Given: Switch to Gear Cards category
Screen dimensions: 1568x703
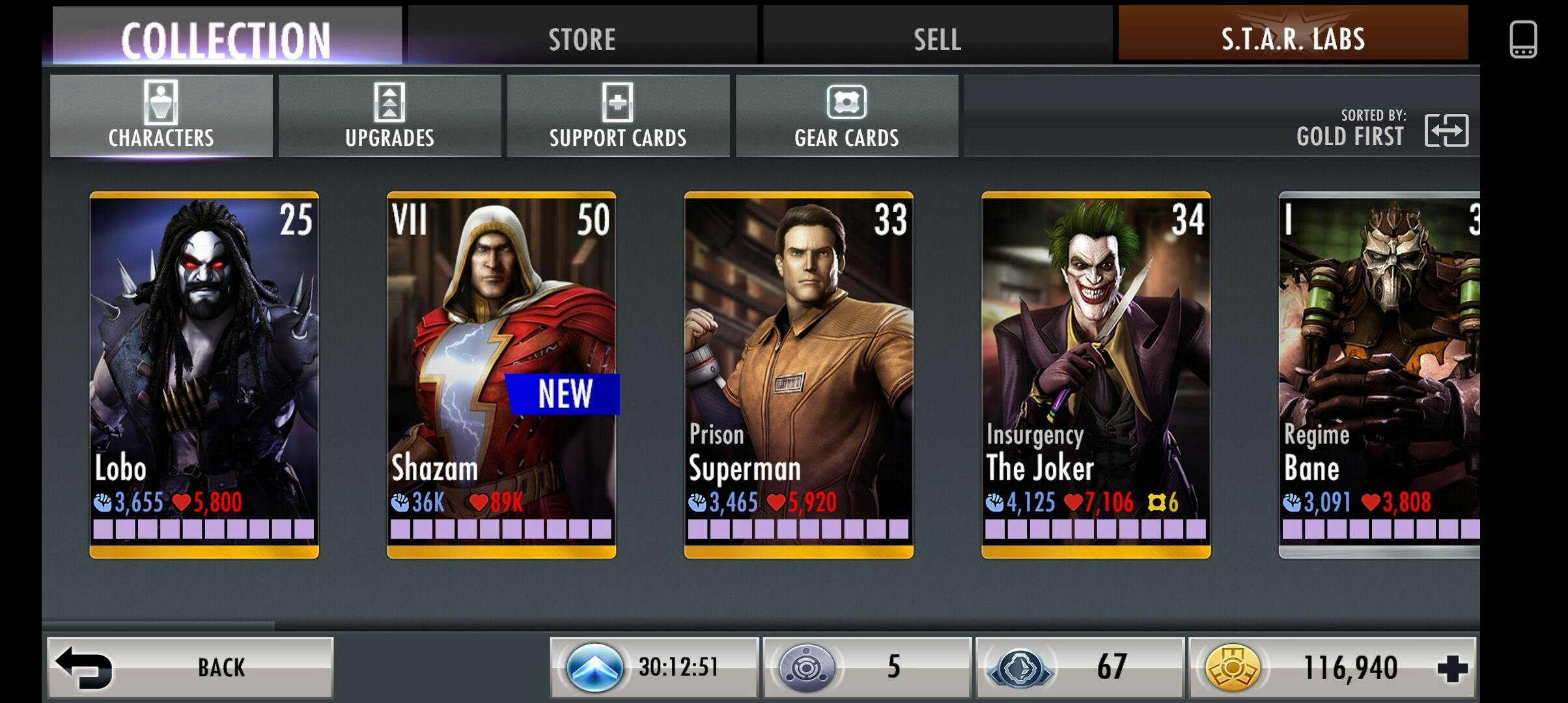Looking at the screenshot, I should [847, 116].
